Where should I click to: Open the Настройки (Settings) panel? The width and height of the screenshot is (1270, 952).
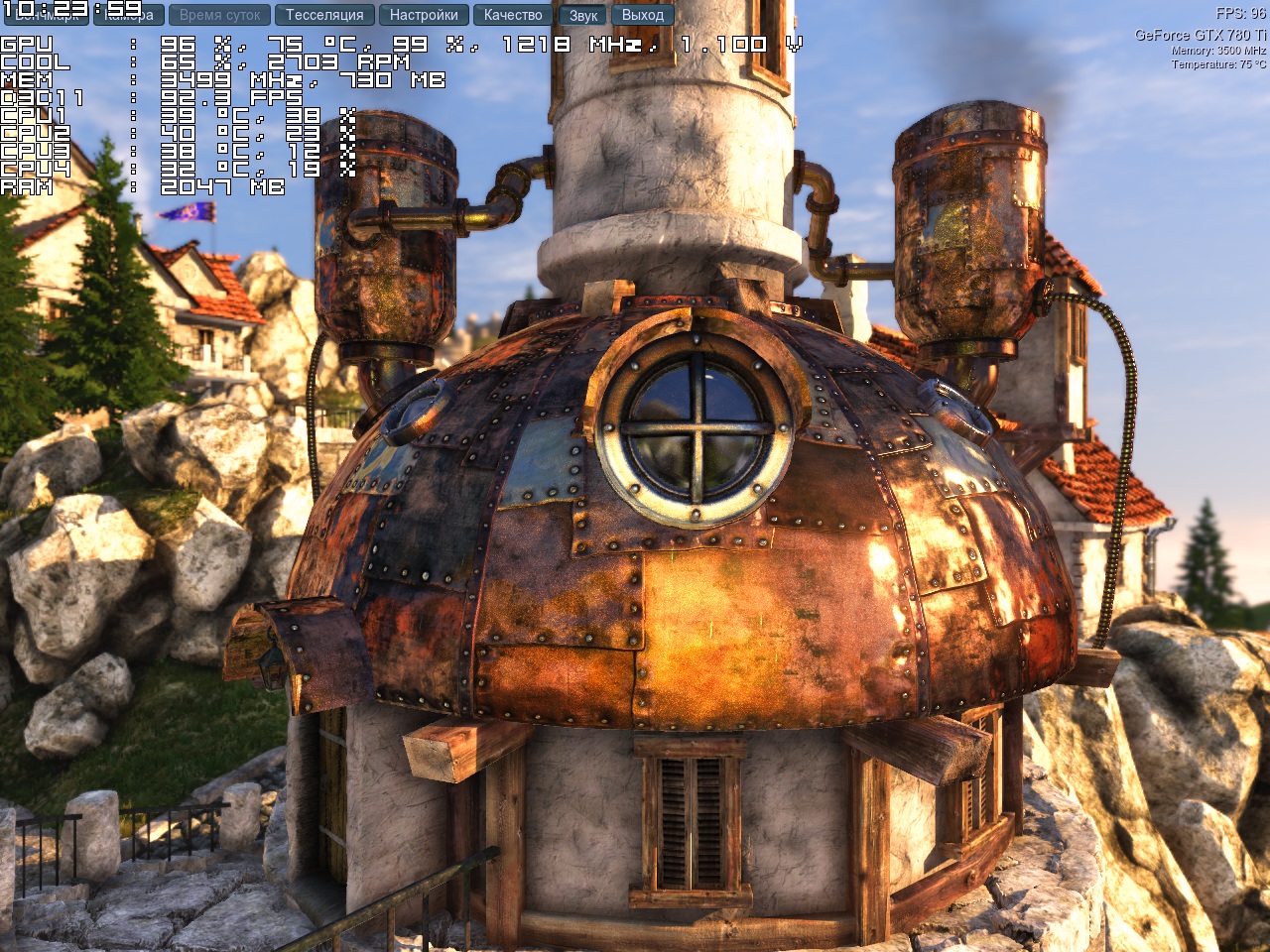tap(424, 15)
